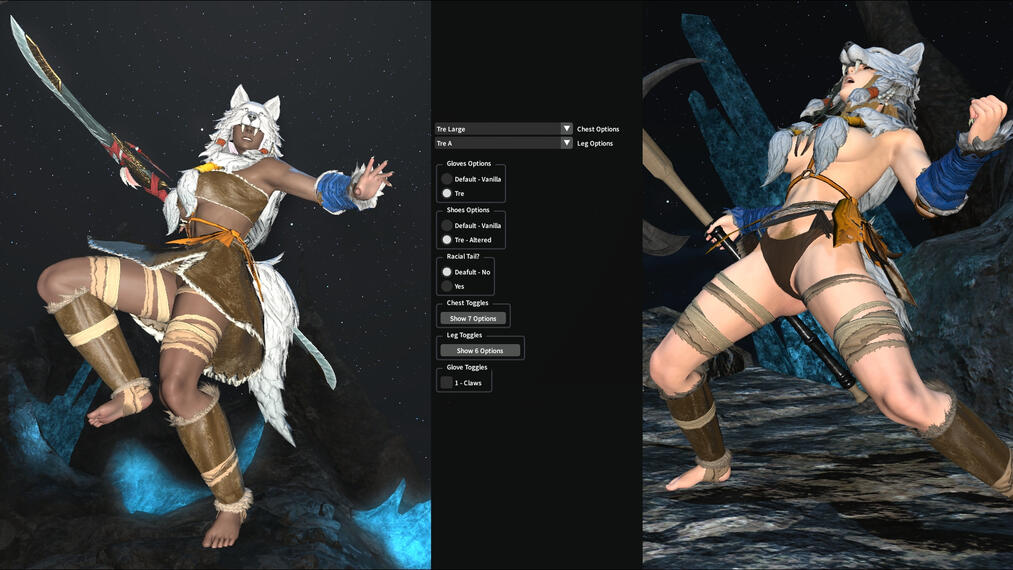This screenshot has width=1013, height=570.
Task: Choose the Tre gloves option
Action: point(447,193)
